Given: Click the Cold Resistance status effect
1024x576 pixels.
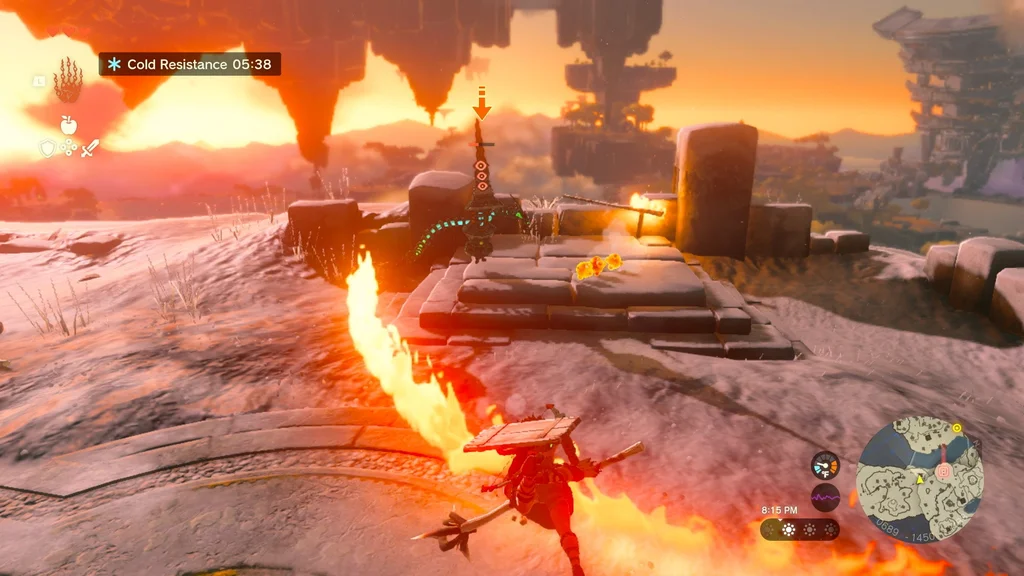Looking at the screenshot, I should (x=189, y=64).
